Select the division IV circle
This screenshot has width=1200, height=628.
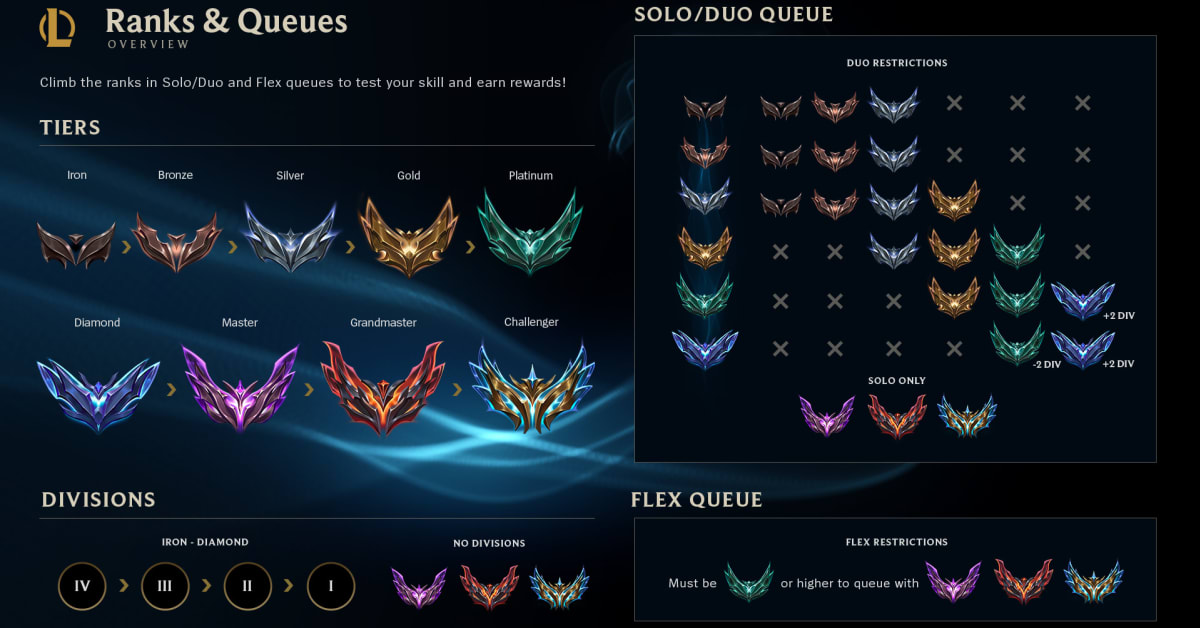point(83,586)
